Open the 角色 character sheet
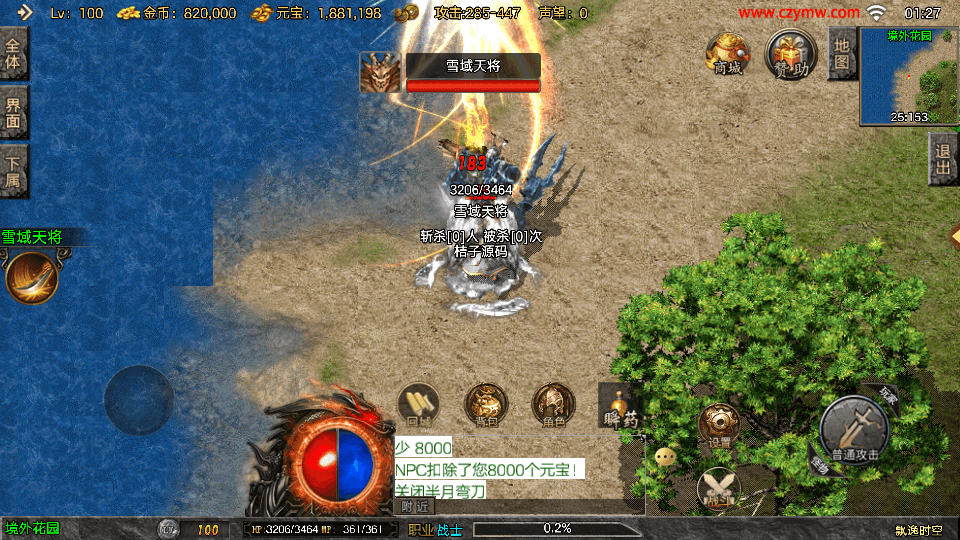The height and width of the screenshot is (540, 960). (x=553, y=405)
